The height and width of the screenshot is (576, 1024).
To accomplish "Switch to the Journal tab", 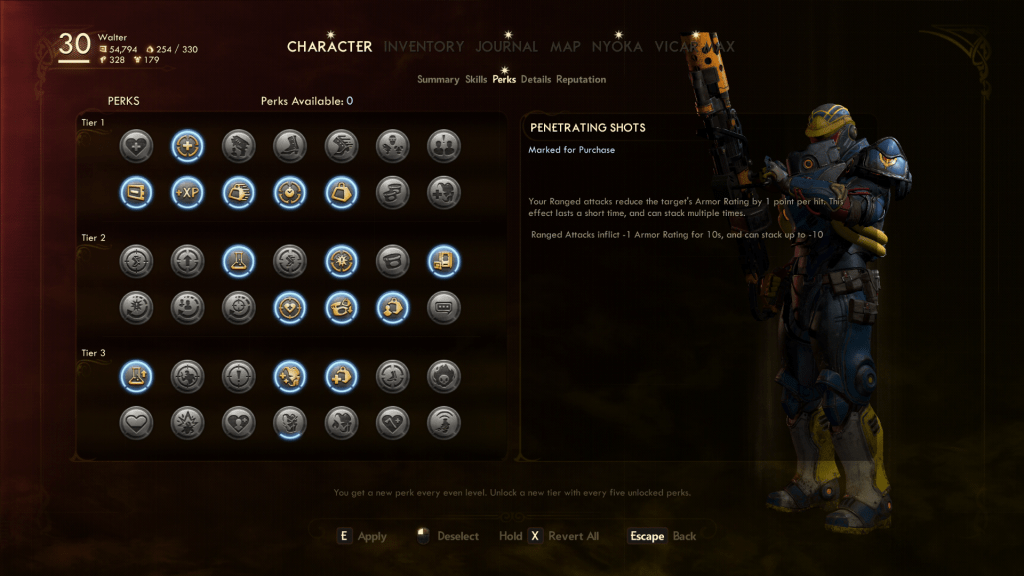I will [x=506, y=46].
